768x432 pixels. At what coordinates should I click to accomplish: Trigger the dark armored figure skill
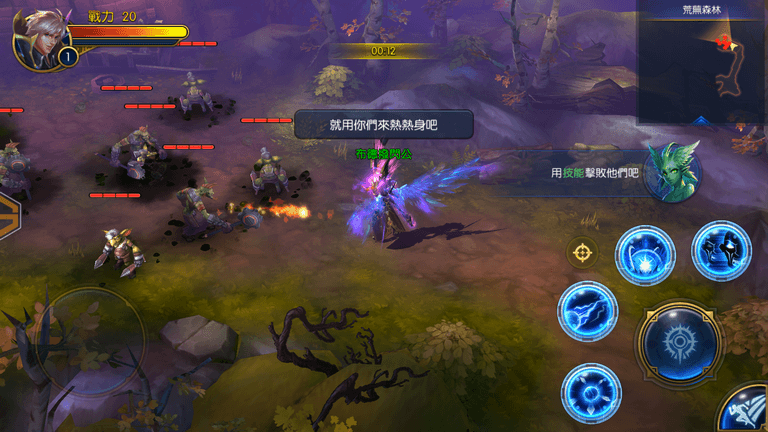[721, 250]
